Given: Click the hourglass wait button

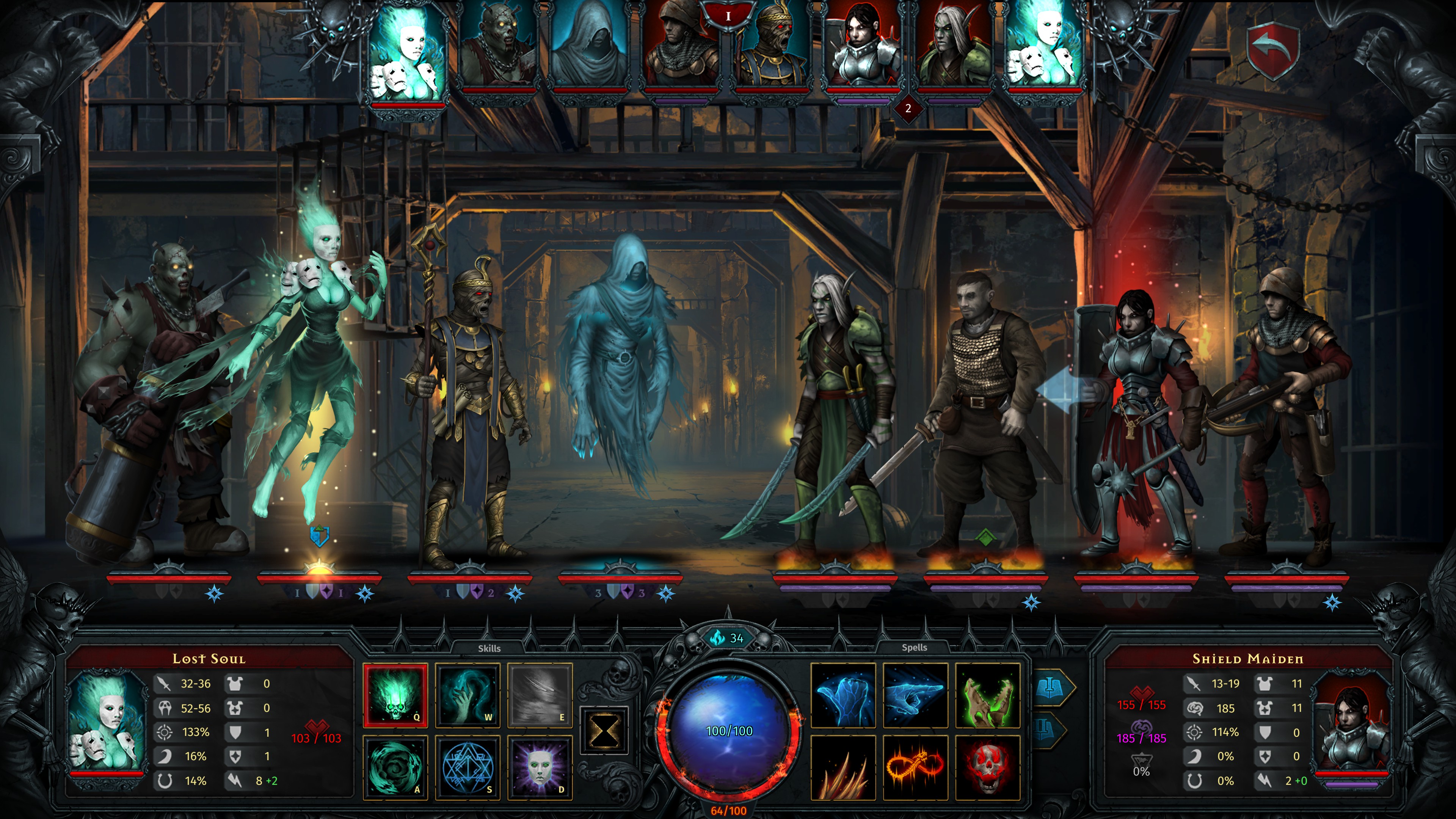Looking at the screenshot, I should click(604, 730).
